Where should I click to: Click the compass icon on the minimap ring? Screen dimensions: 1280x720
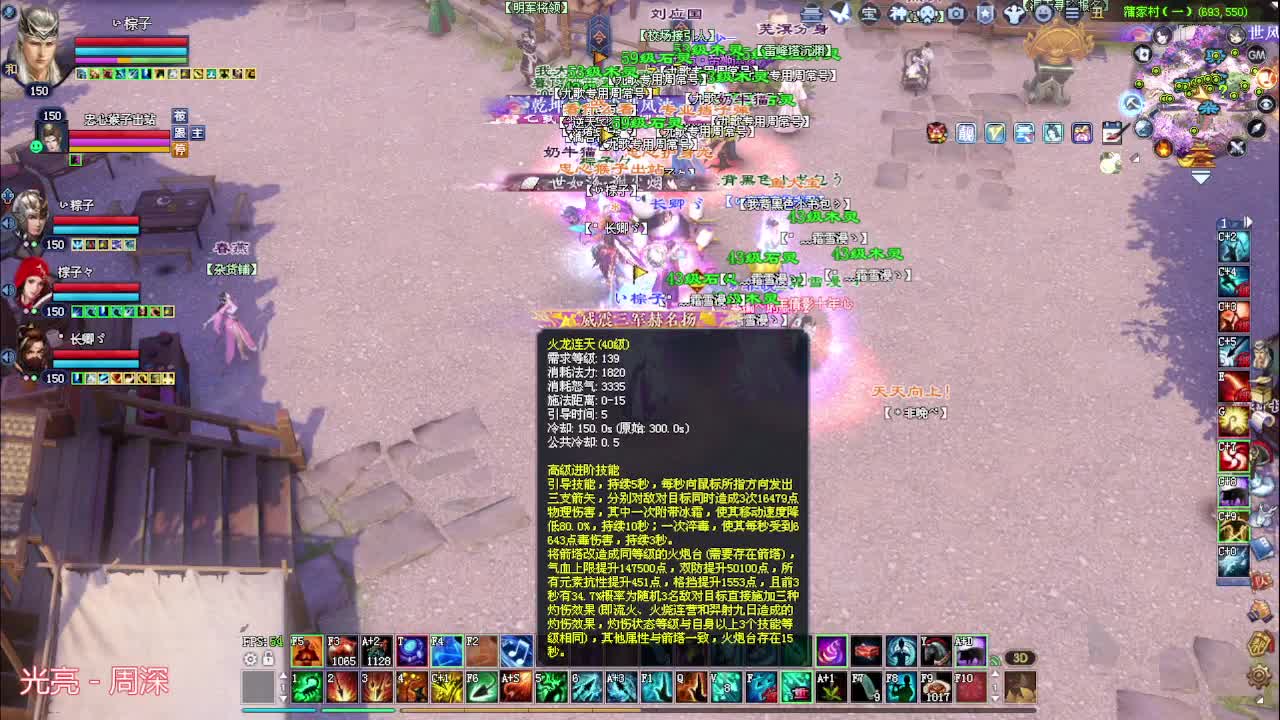(1255, 128)
